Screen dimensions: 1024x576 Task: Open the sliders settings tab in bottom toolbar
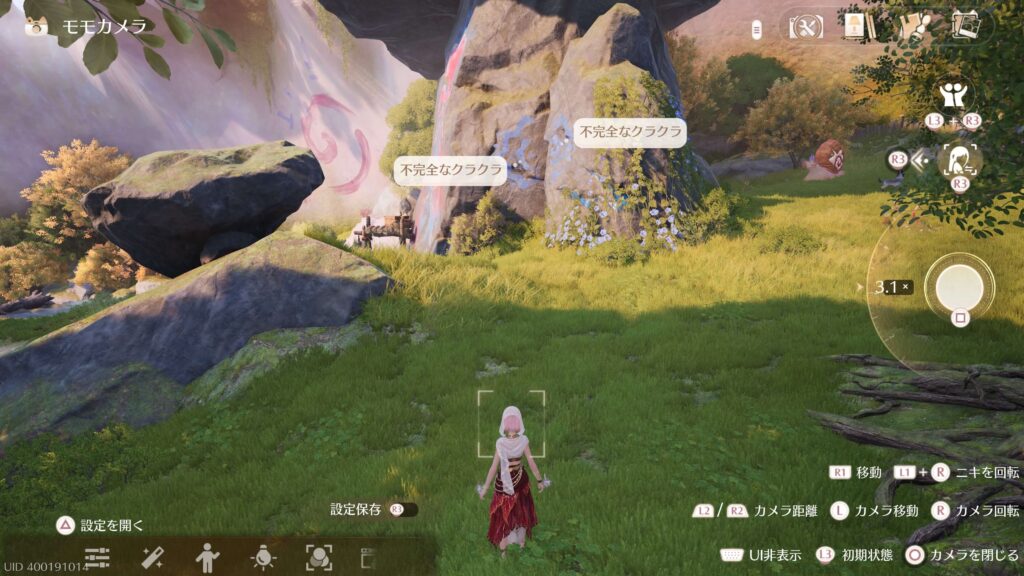pos(97,556)
